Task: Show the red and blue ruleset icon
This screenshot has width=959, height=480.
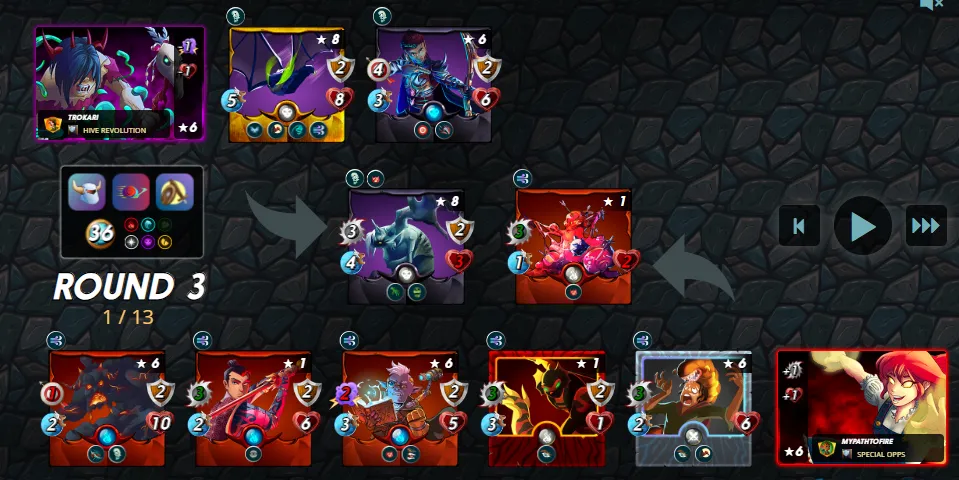Action: (x=131, y=192)
